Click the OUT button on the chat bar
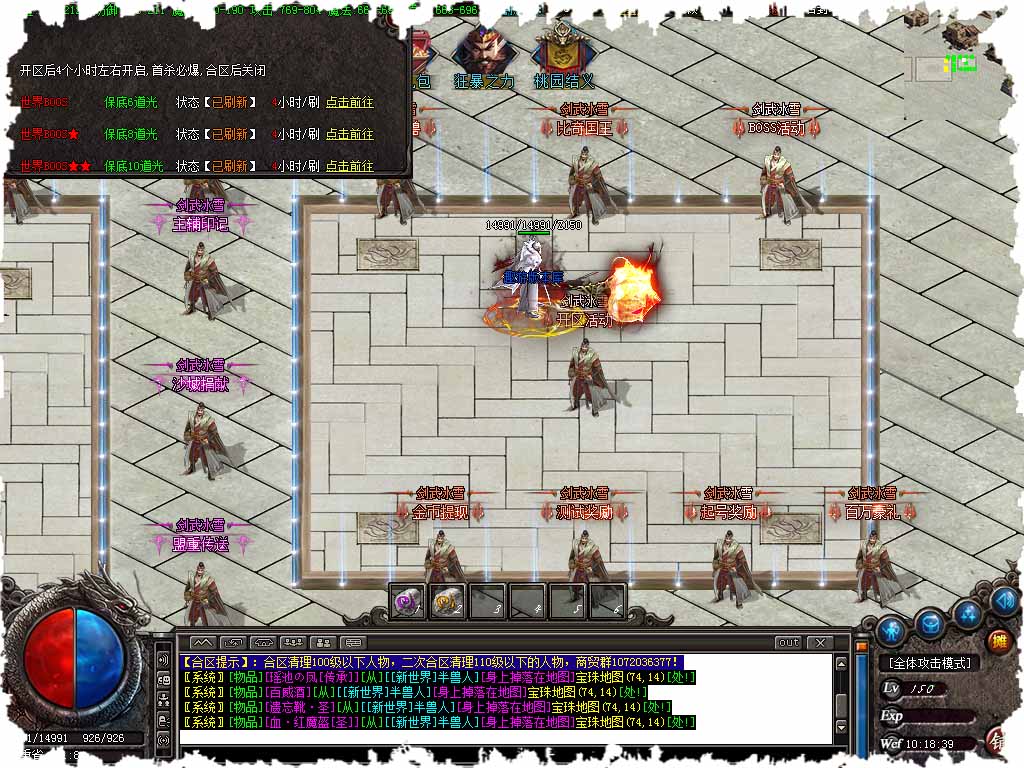This screenshot has height=768, width=1024. click(788, 643)
